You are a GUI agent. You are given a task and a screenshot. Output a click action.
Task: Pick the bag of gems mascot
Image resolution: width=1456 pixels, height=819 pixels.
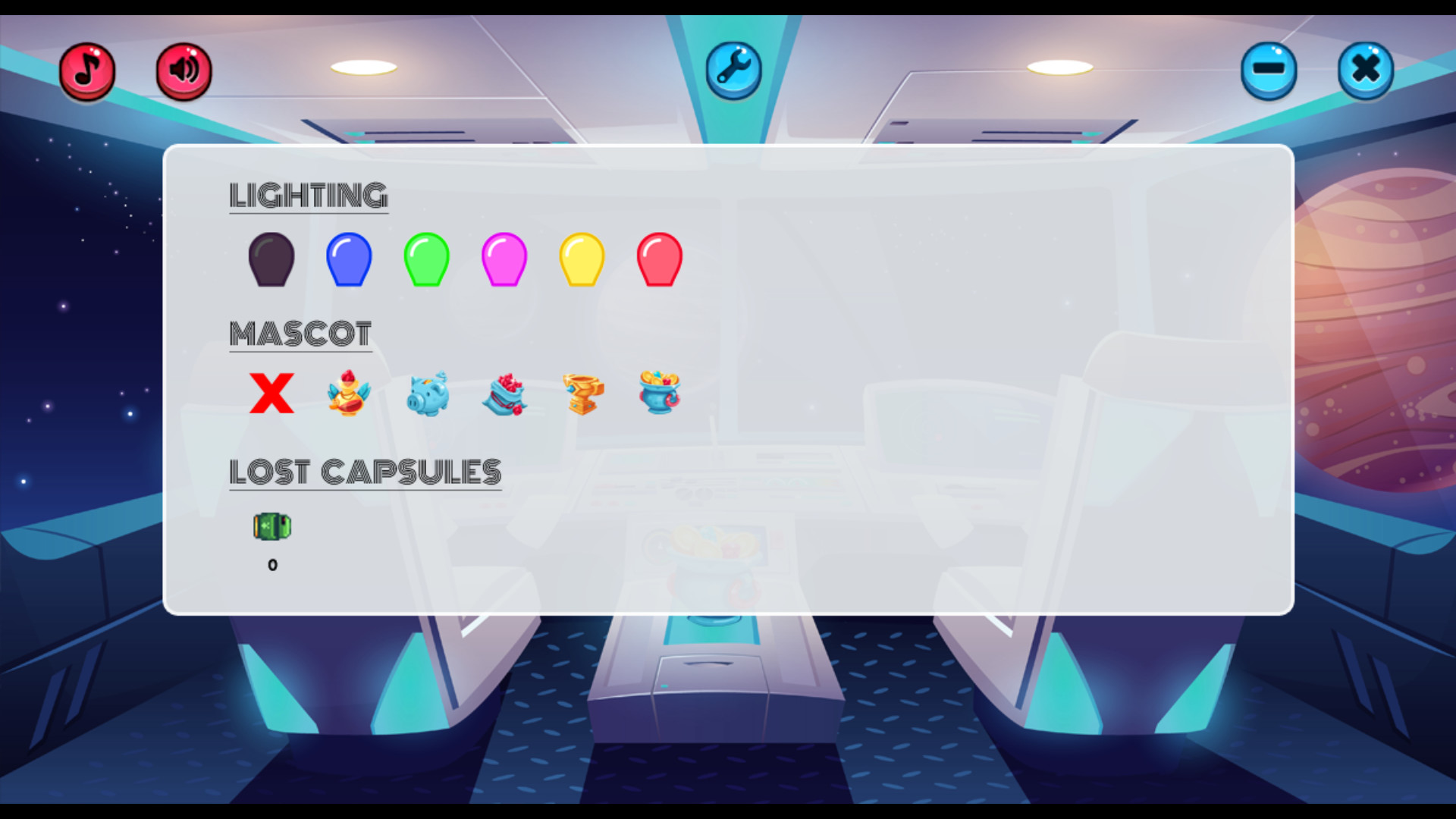(504, 393)
